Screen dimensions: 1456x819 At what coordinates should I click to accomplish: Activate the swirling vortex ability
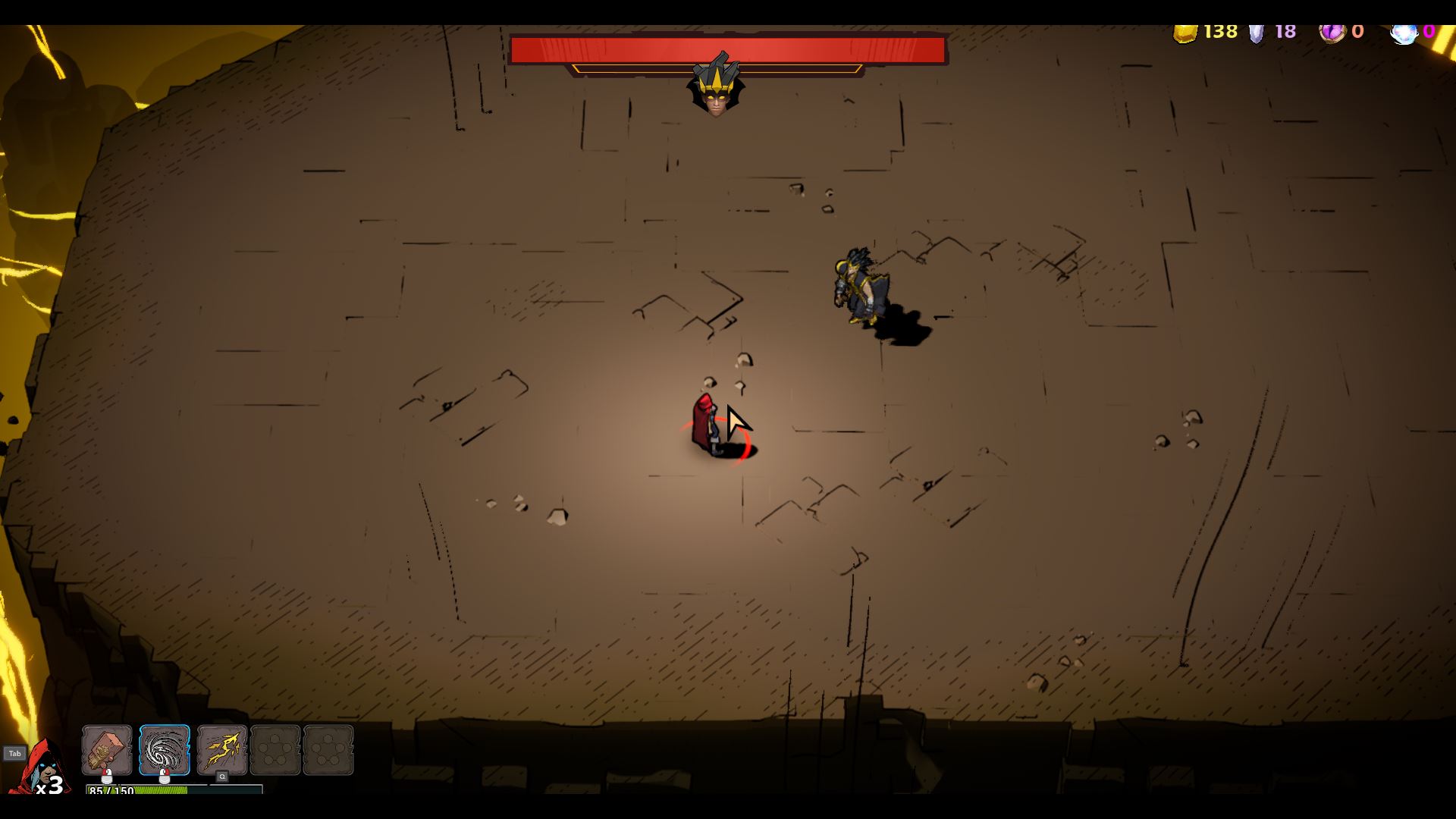point(165,749)
